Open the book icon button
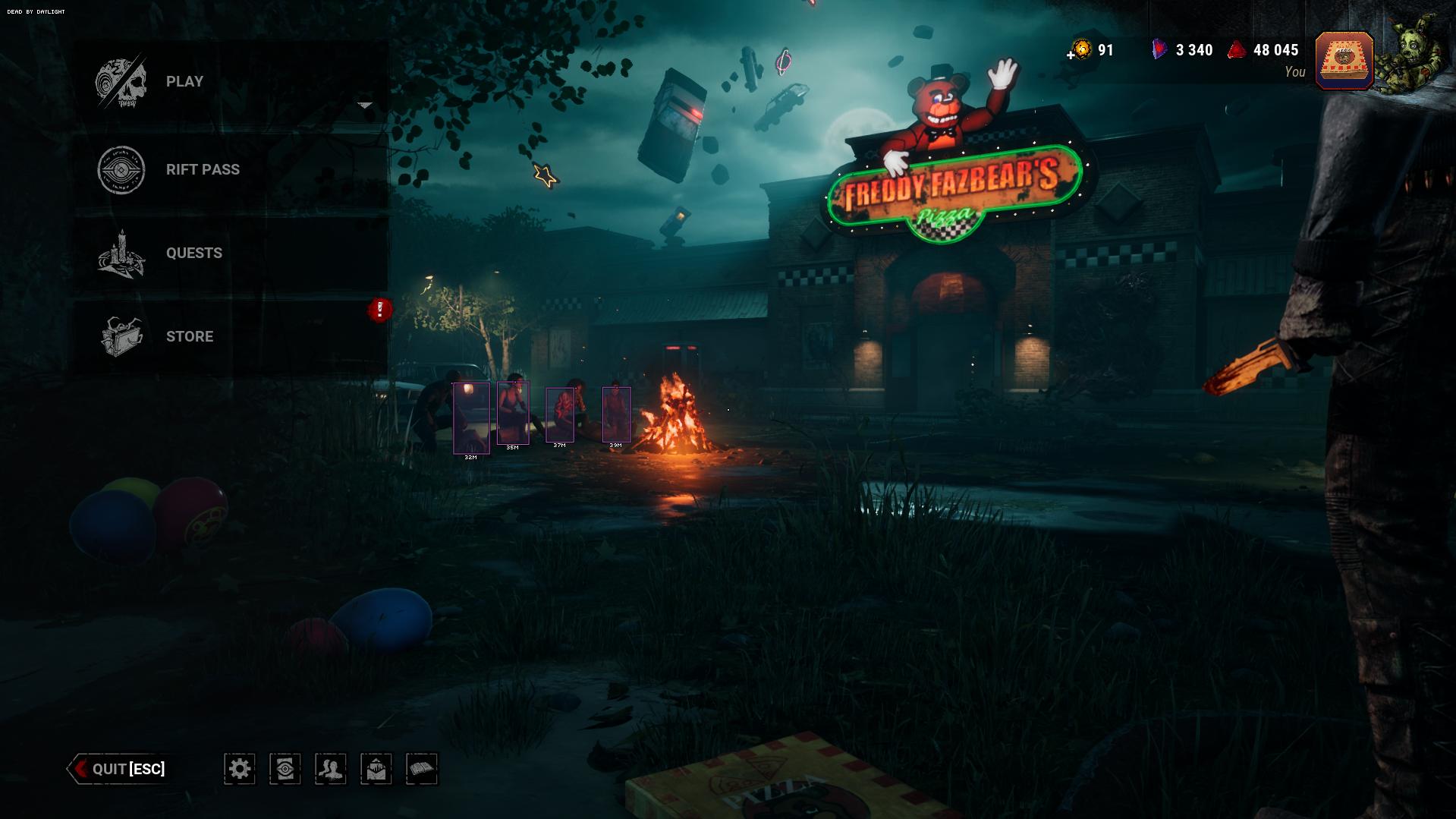This screenshot has height=819, width=1456. click(x=422, y=769)
